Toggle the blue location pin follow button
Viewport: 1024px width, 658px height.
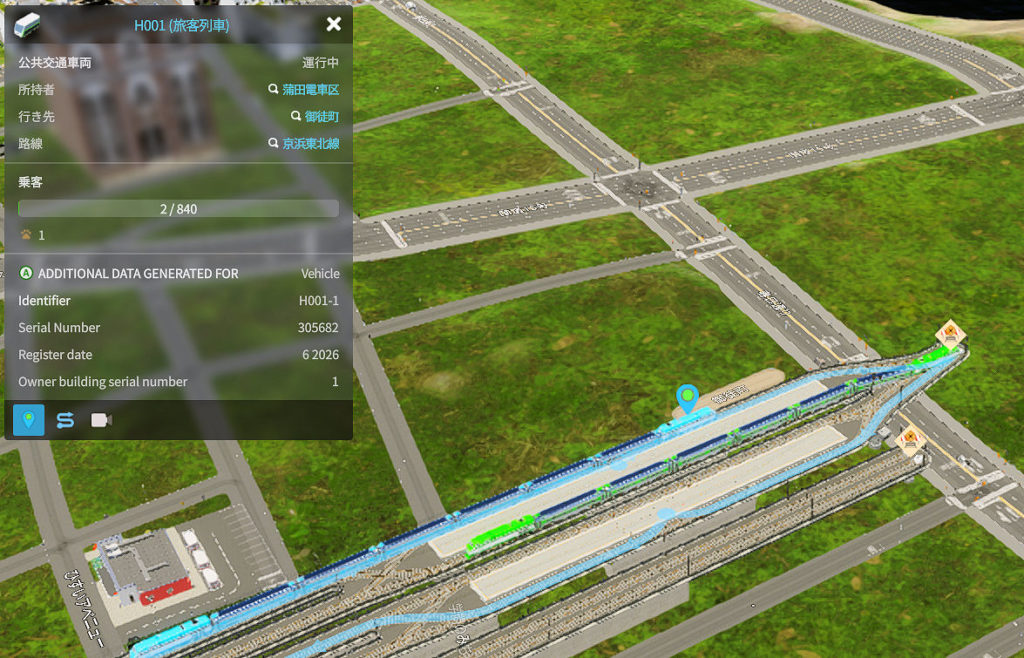click(29, 420)
